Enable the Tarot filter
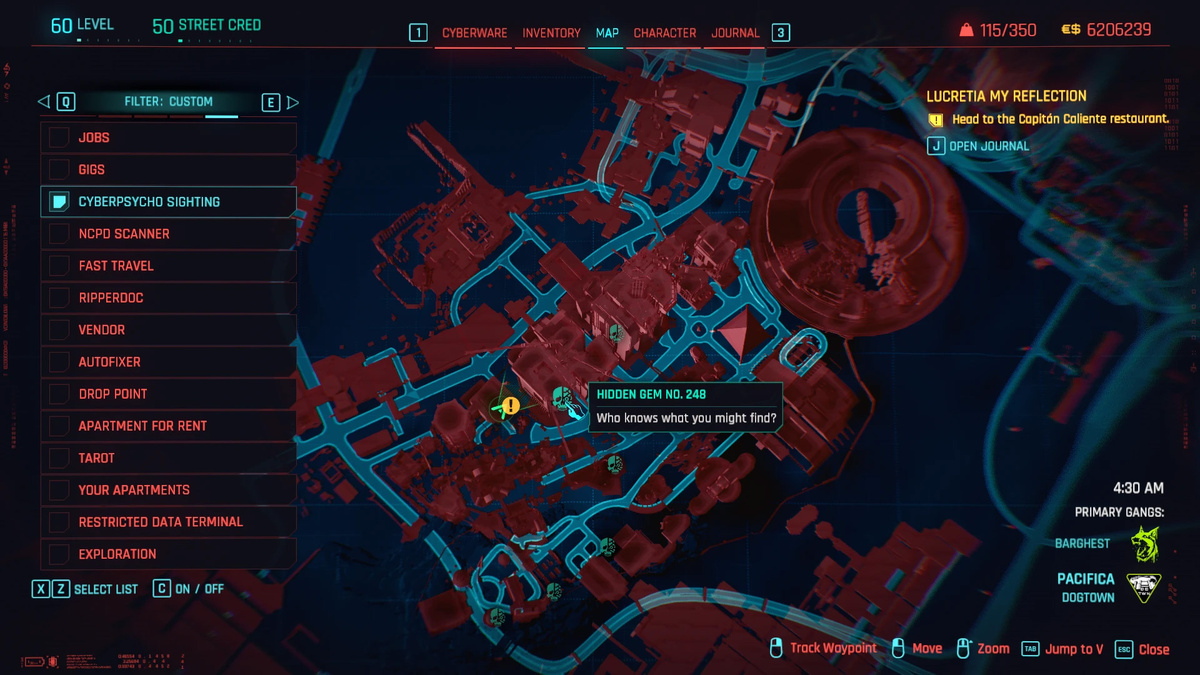The width and height of the screenshot is (1200, 675). (168, 458)
